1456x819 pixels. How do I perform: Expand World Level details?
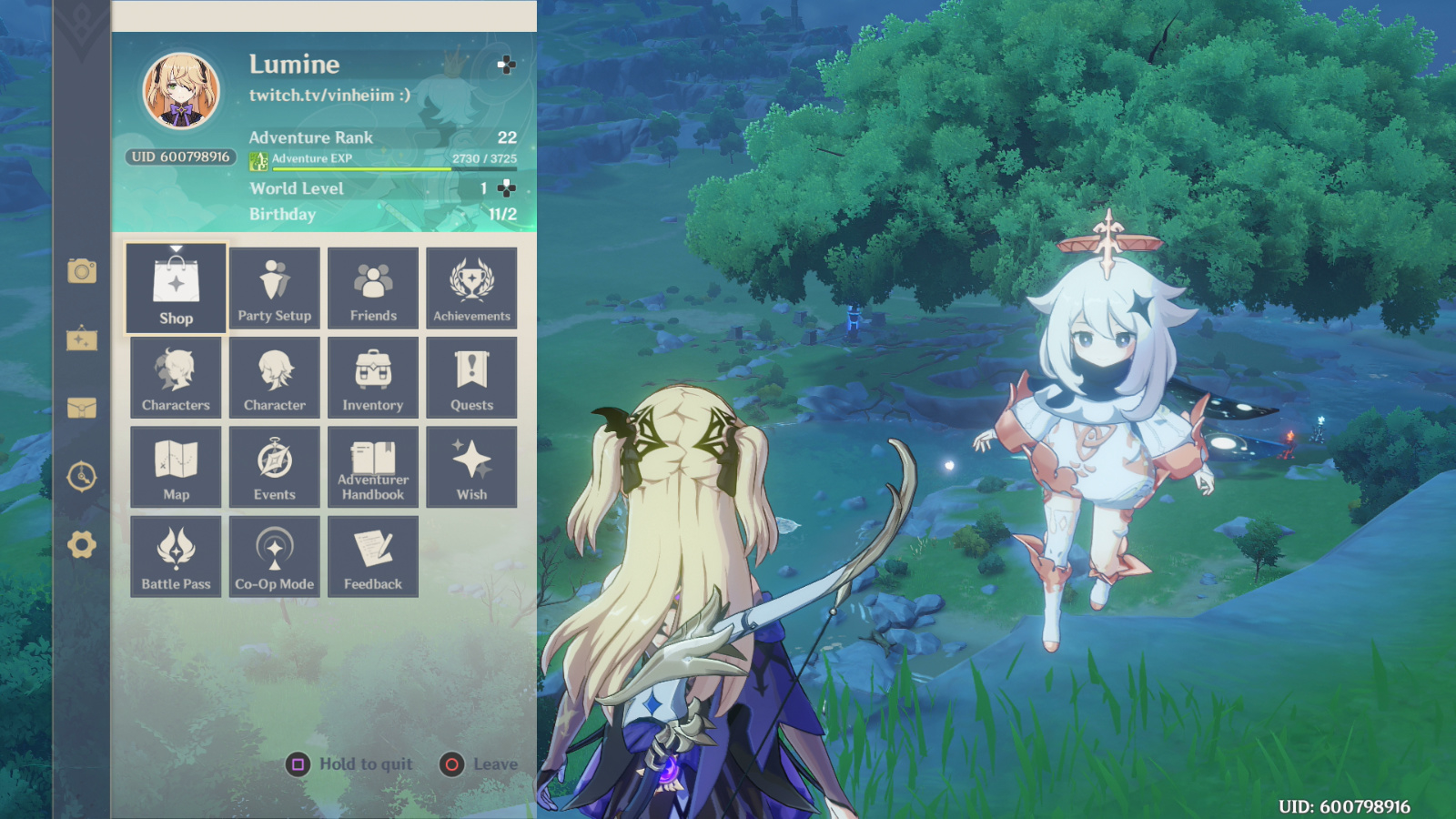(506, 189)
